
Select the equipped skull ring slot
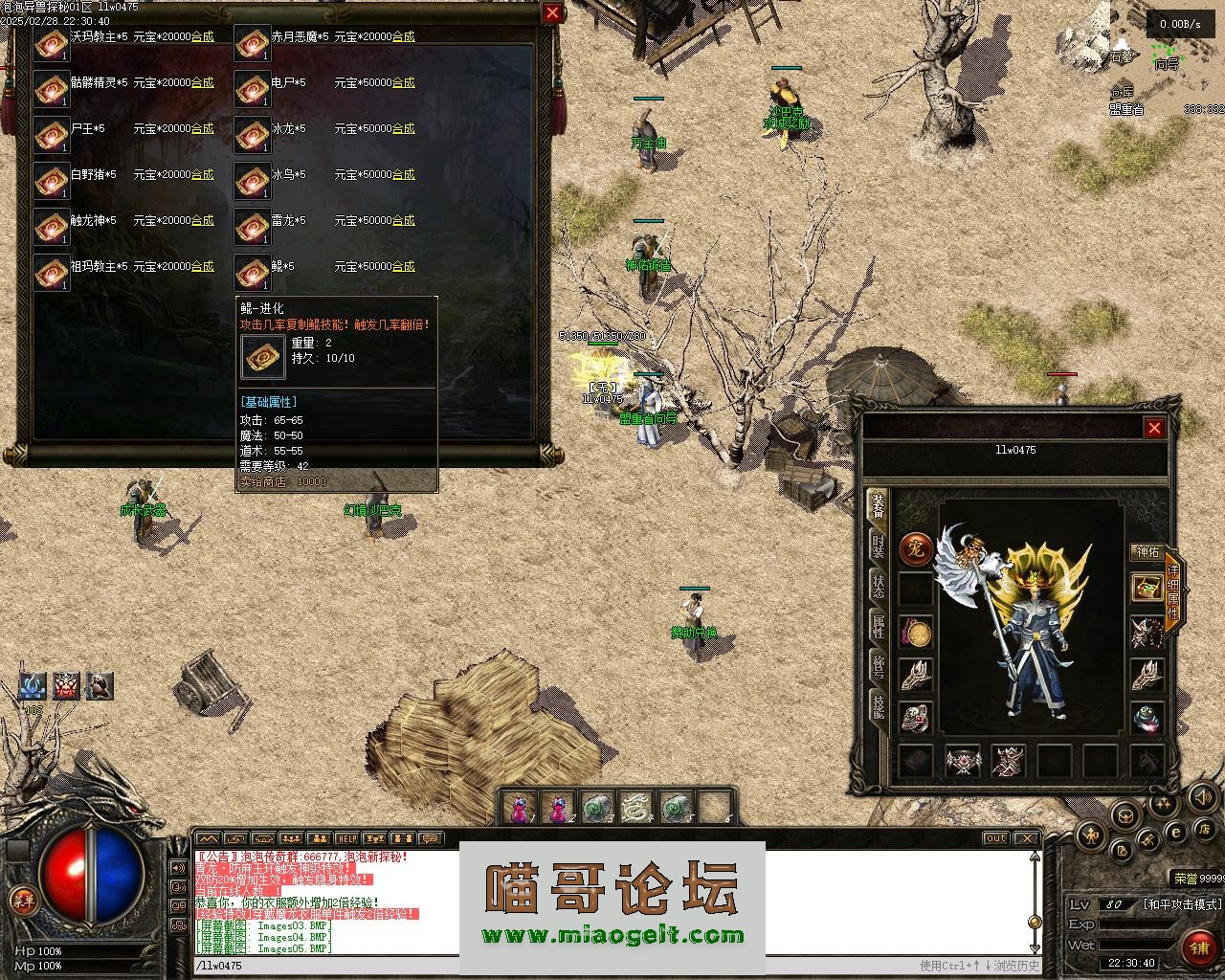click(916, 719)
